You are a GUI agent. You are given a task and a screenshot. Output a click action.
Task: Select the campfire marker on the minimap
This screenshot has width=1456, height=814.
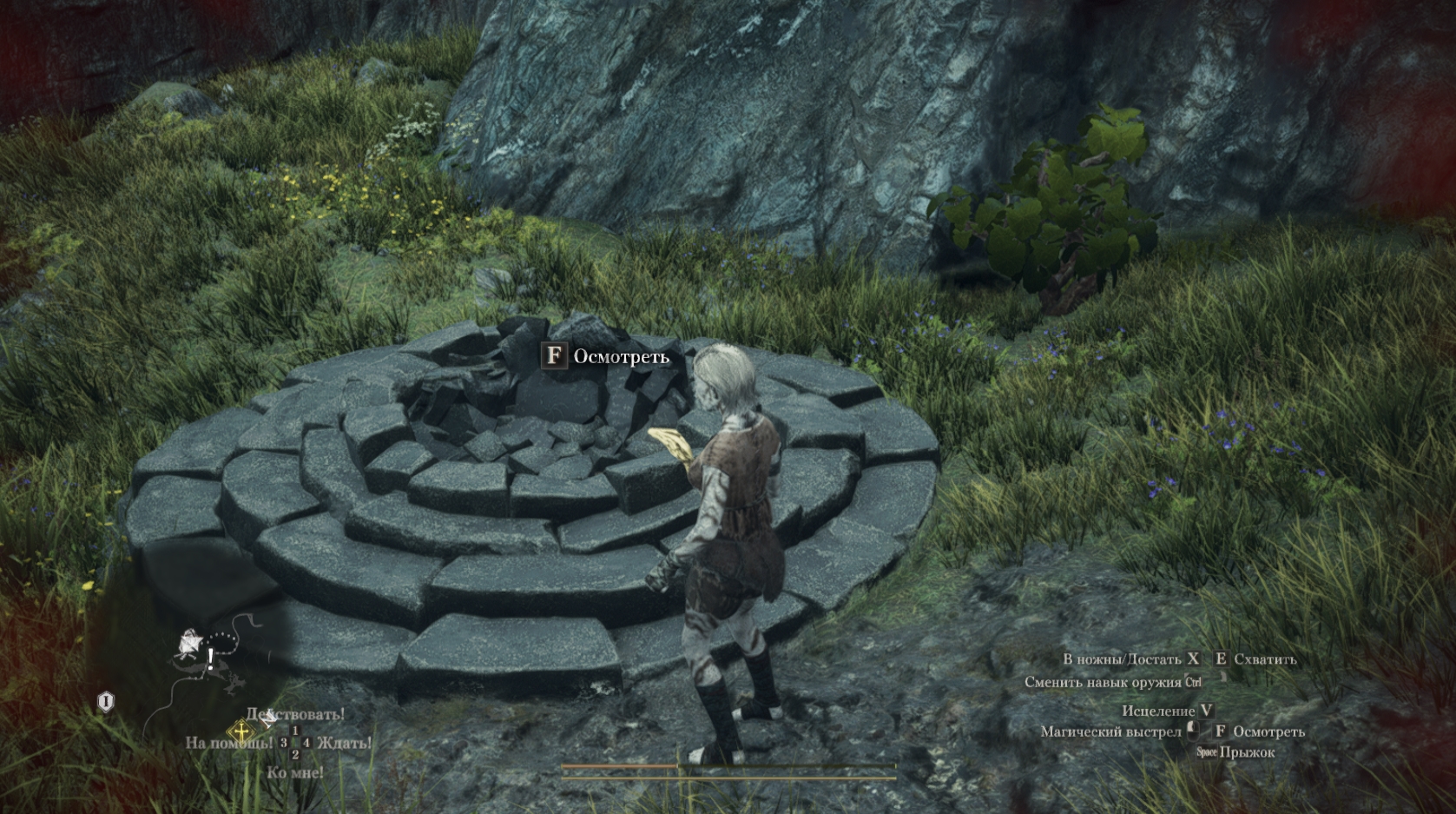(188, 644)
